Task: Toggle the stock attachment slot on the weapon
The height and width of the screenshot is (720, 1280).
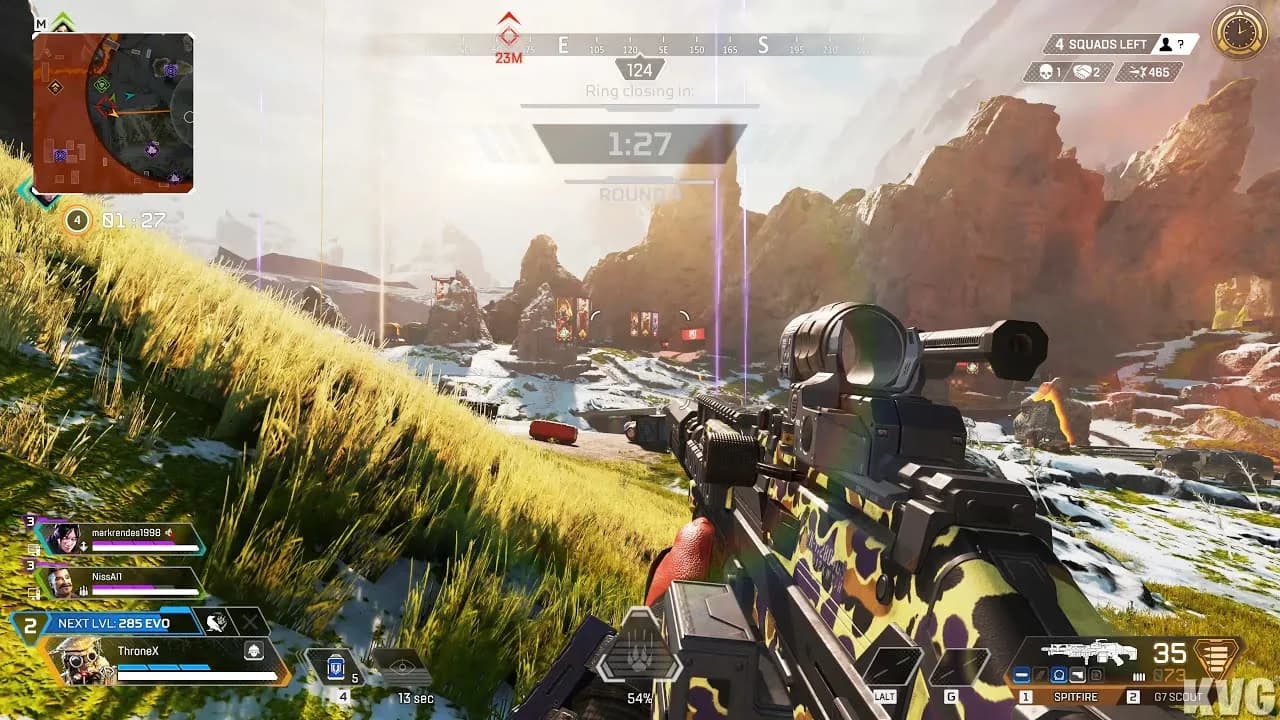Action: coord(1096,675)
